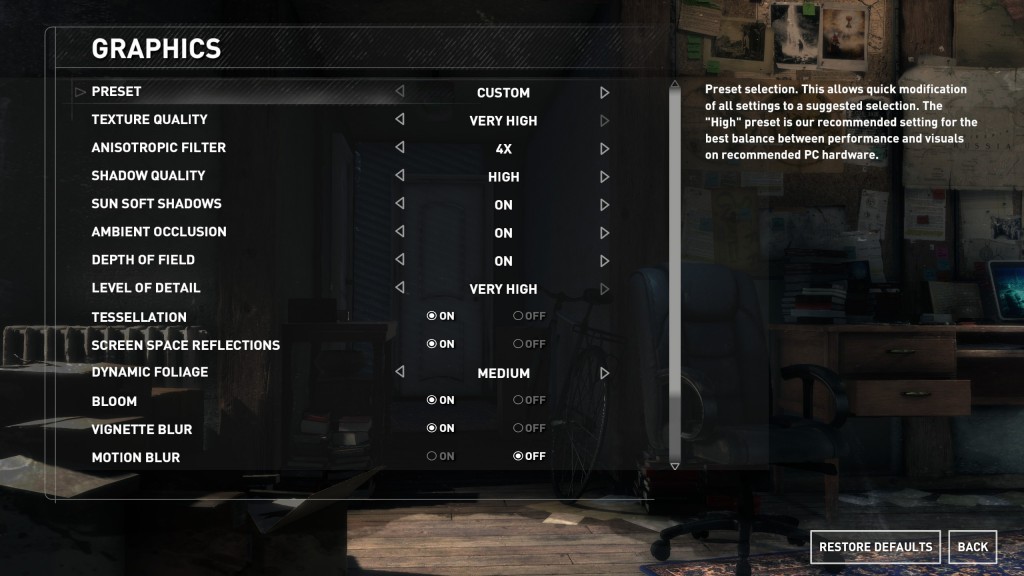Image resolution: width=1024 pixels, height=576 pixels.
Task: Raise Dynamic Foliage with right arrow
Action: (604, 373)
